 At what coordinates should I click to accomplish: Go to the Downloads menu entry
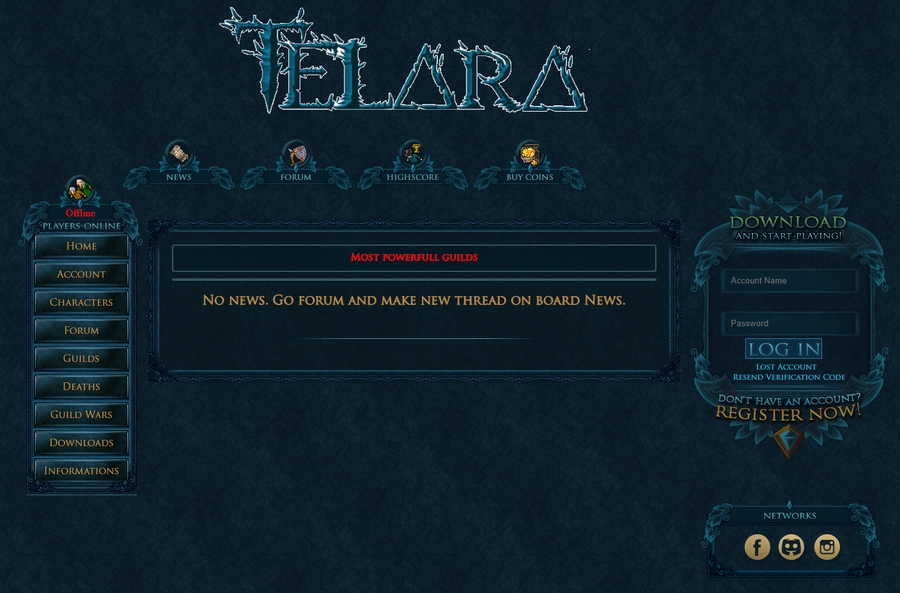click(x=81, y=442)
